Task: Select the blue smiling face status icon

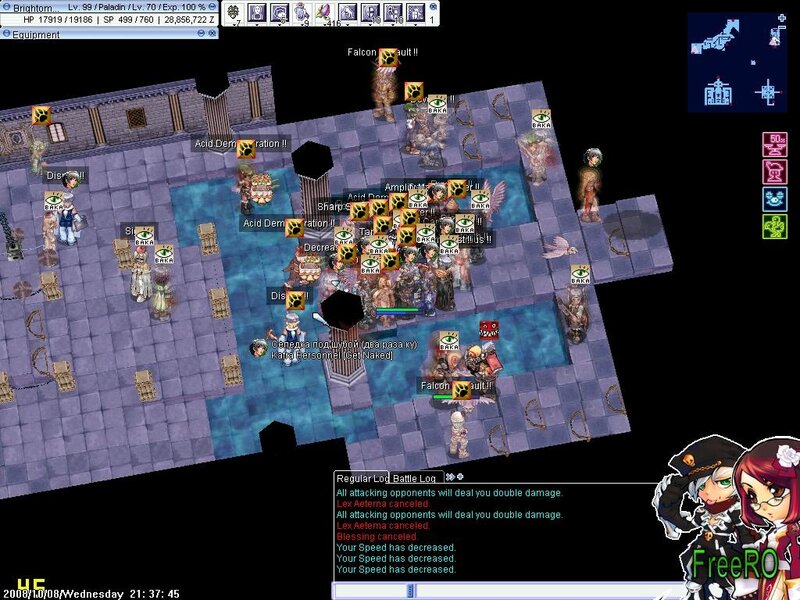Action: (x=774, y=198)
